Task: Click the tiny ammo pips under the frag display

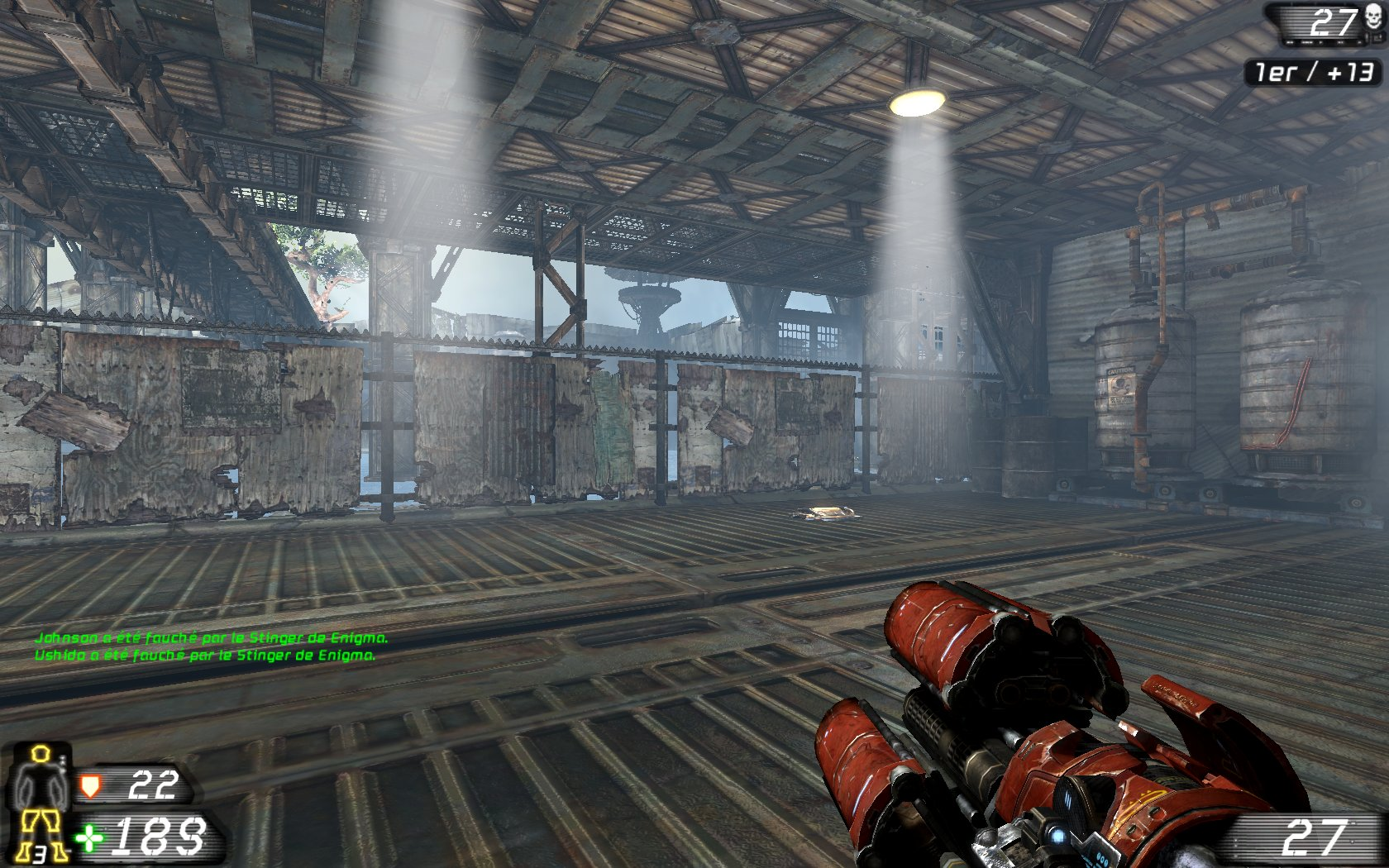Action: pyautogui.click(x=1320, y=41)
